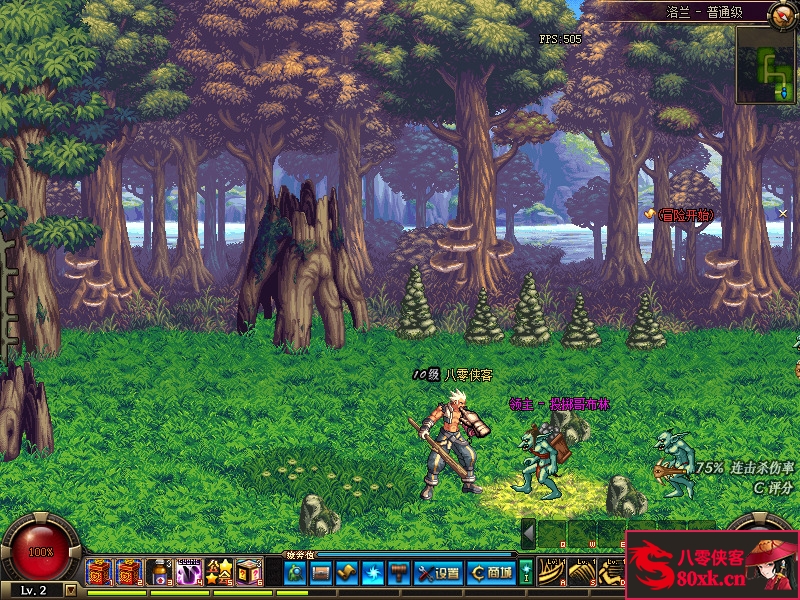The height and width of the screenshot is (600, 800).
Task: Open the quest scroll button
Action: [347, 573]
